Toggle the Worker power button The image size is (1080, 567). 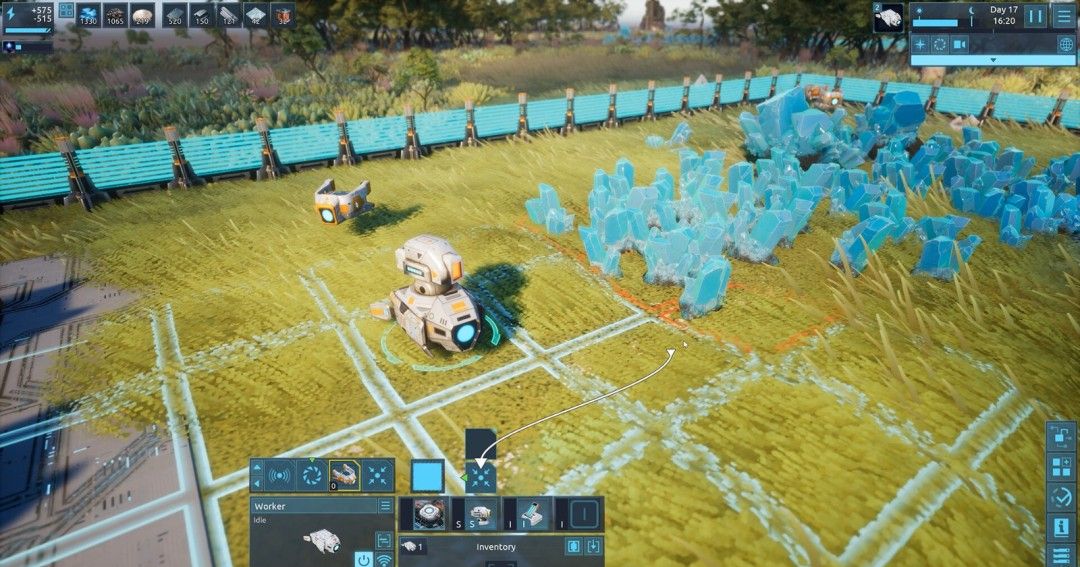[x=364, y=559]
